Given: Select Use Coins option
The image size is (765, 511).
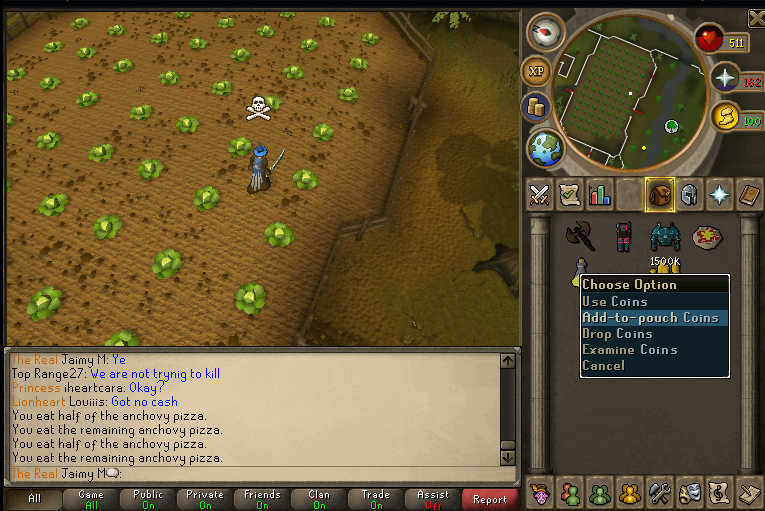Looking at the screenshot, I should pos(615,302).
